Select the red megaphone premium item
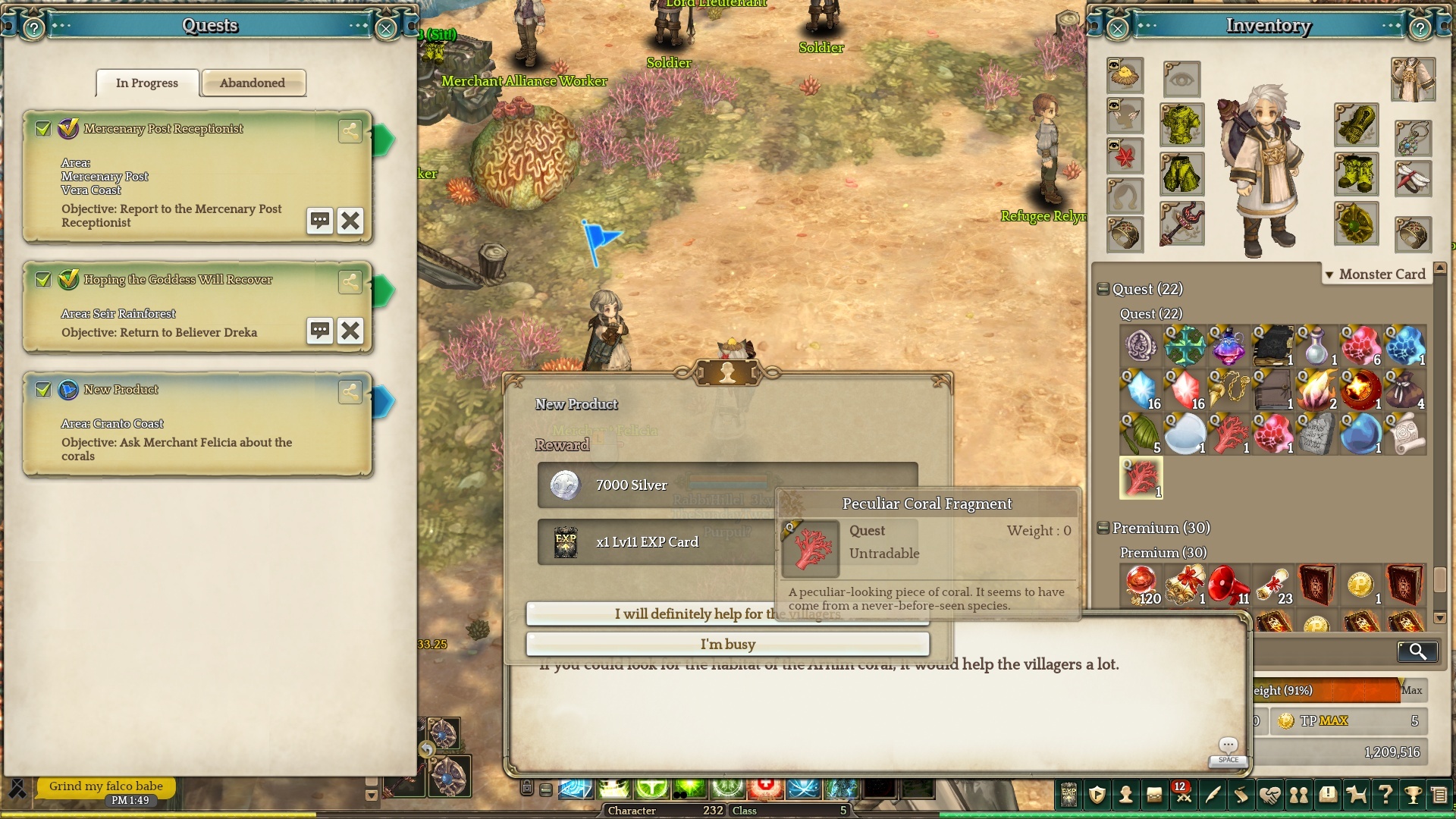This screenshot has width=1456, height=819. [x=1228, y=585]
